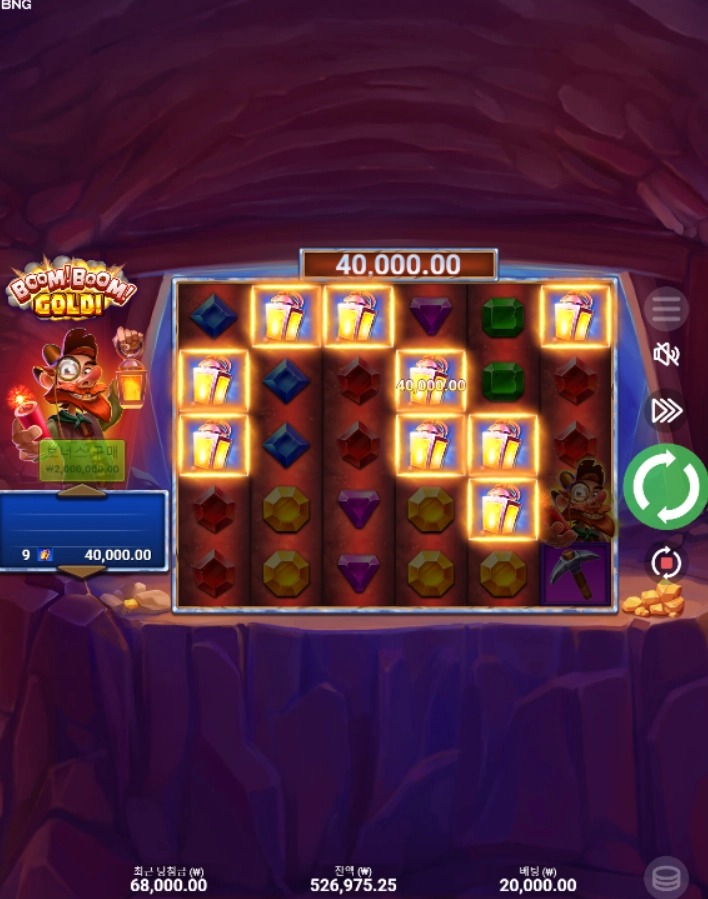Open the coin stack bet settings

[666, 877]
